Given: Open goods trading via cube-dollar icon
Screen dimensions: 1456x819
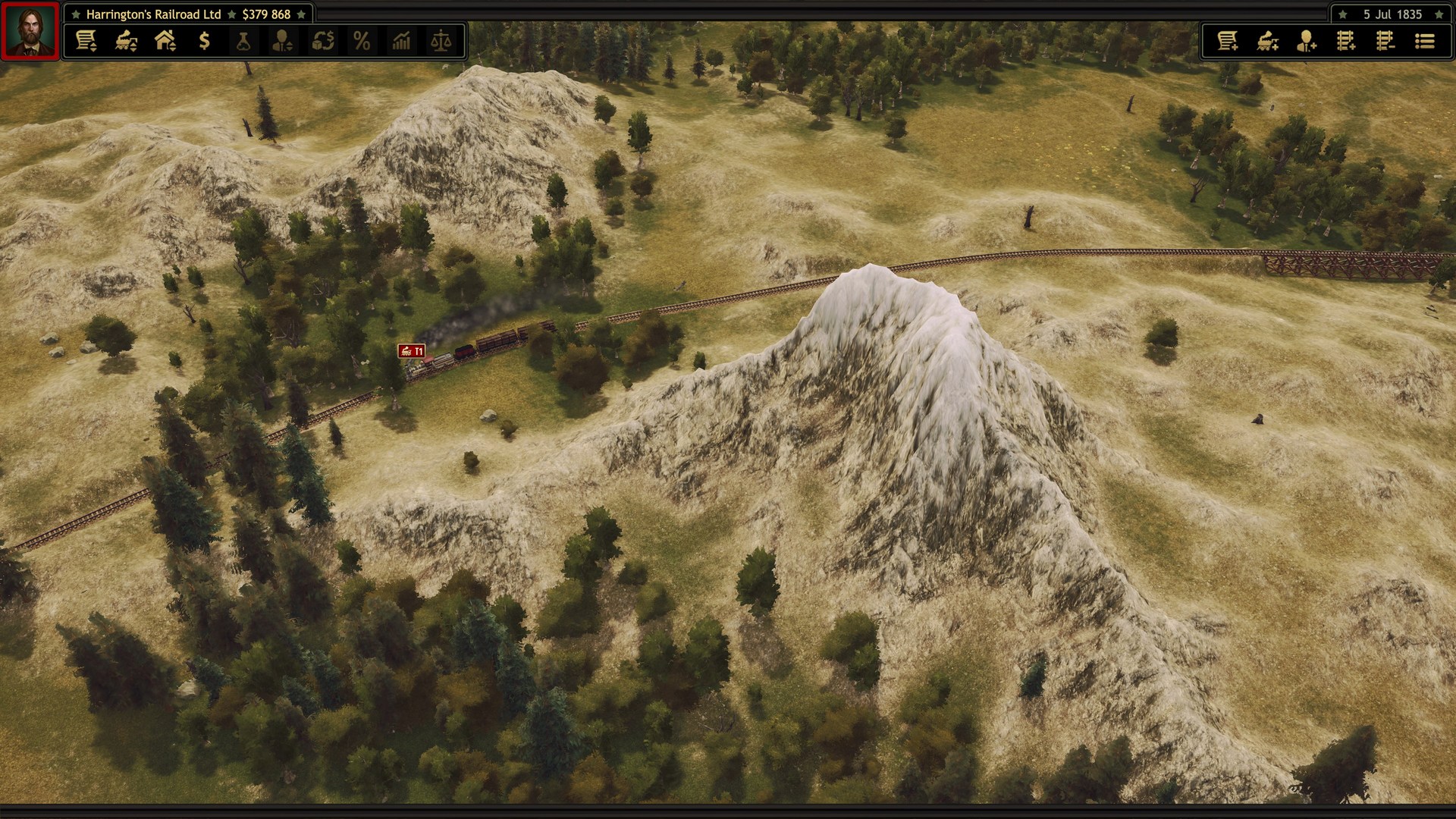Looking at the screenshot, I should tap(323, 42).
